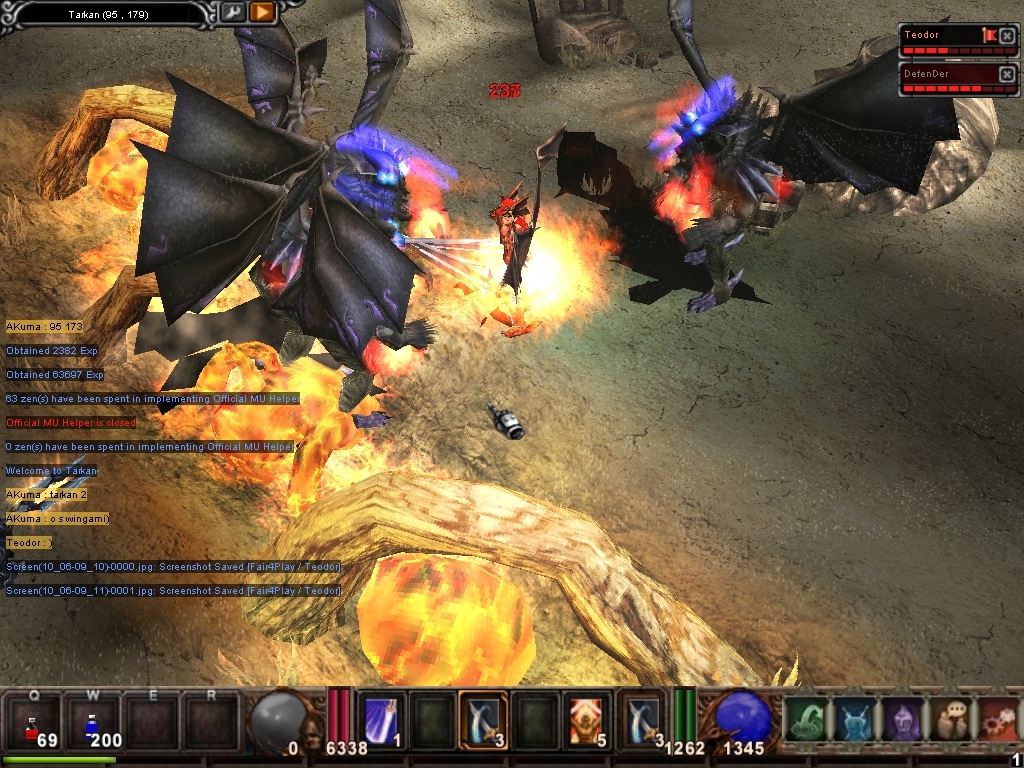Open the blue horned figure menu icon
The height and width of the screenshot is (768, 1024).
[853, 720]
